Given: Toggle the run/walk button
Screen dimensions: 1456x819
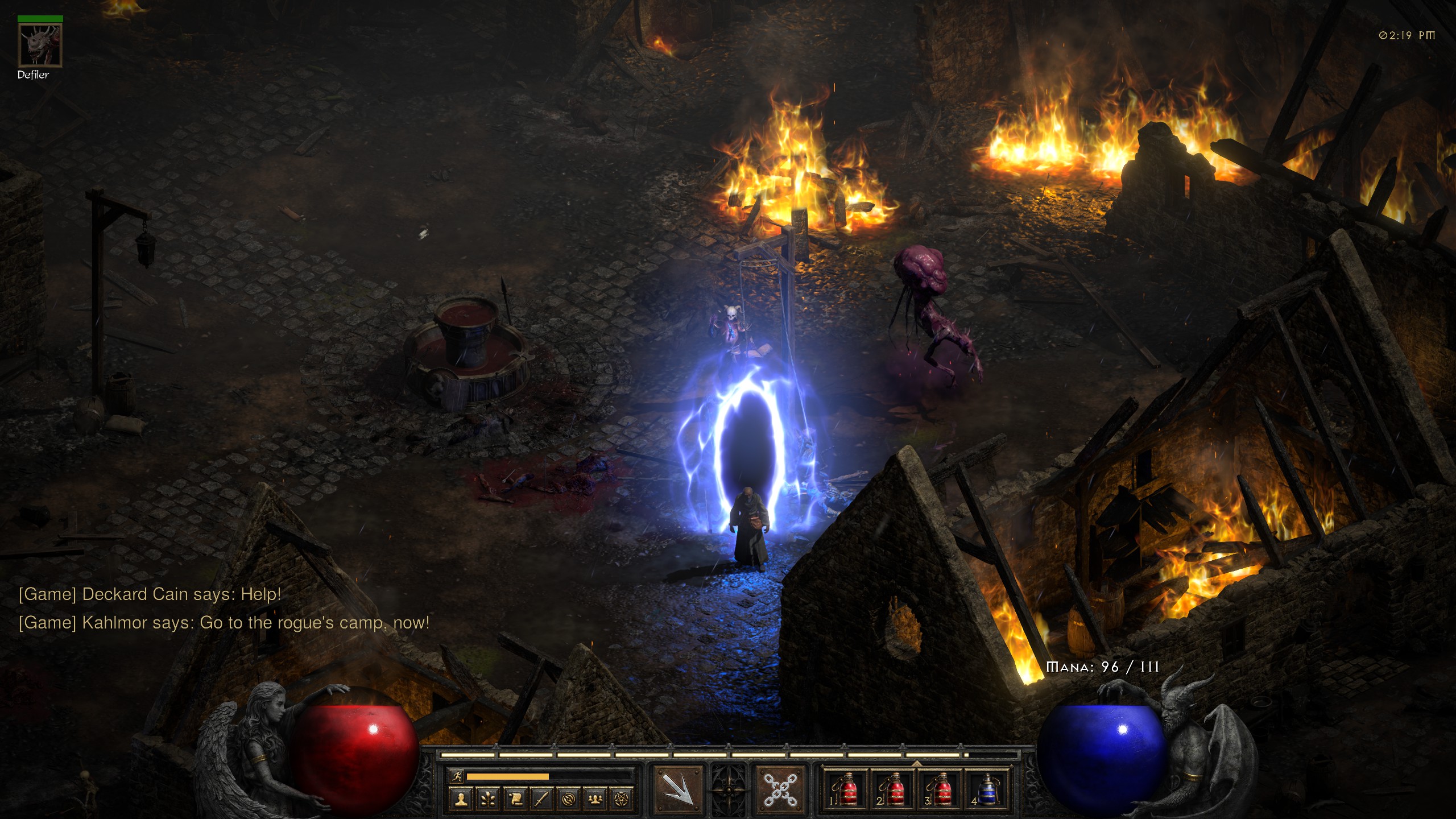Looking at the screenshot, I should [x=457, y=776].
